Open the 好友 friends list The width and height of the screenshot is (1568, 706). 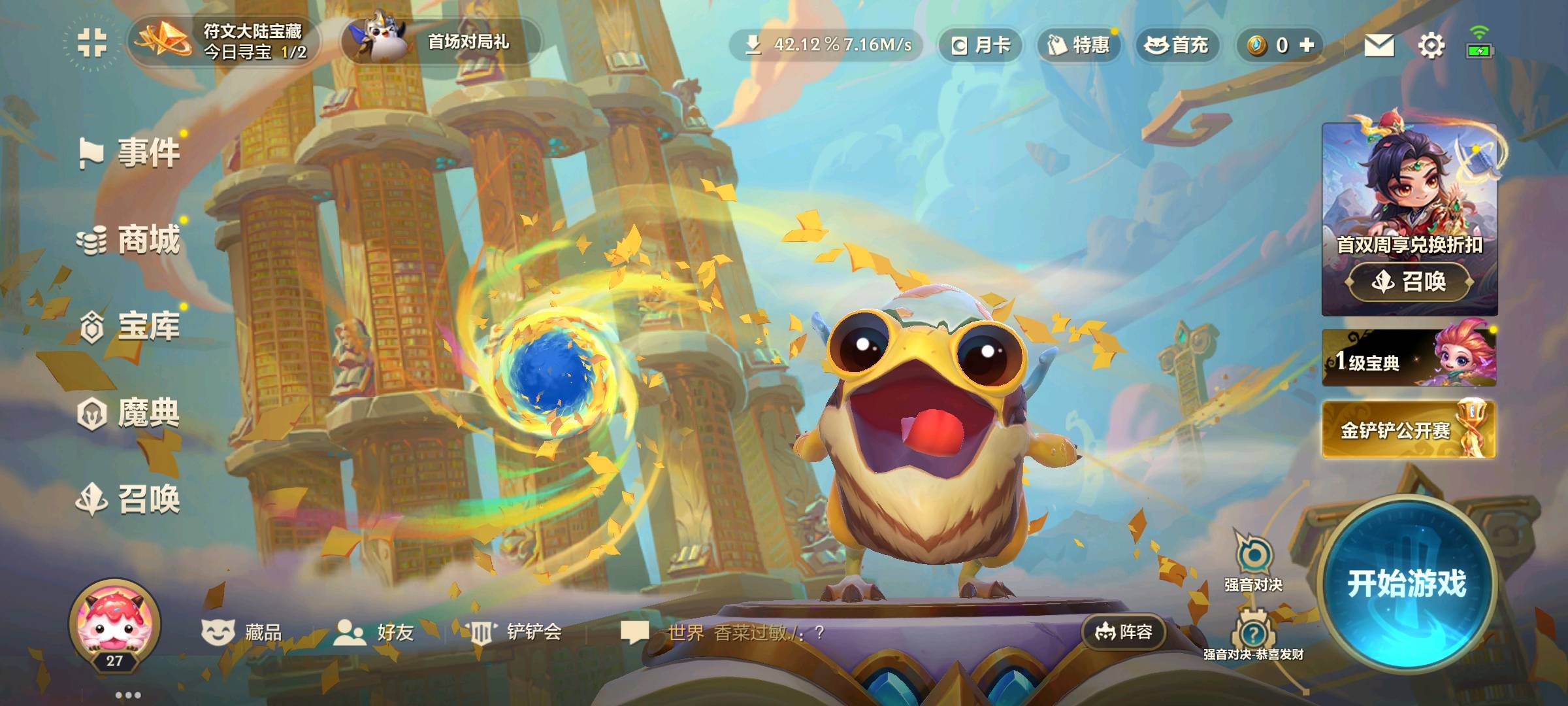[x=375, y=632]
